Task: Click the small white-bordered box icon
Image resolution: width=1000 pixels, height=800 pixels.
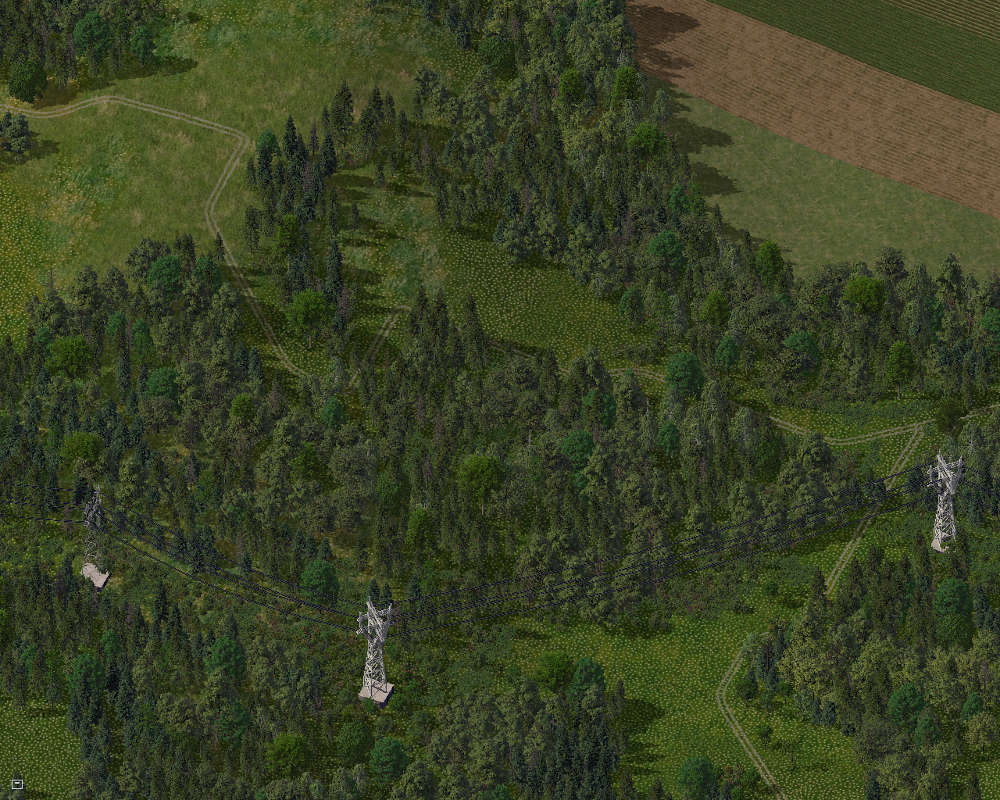Action: click(x=17, y=783)
